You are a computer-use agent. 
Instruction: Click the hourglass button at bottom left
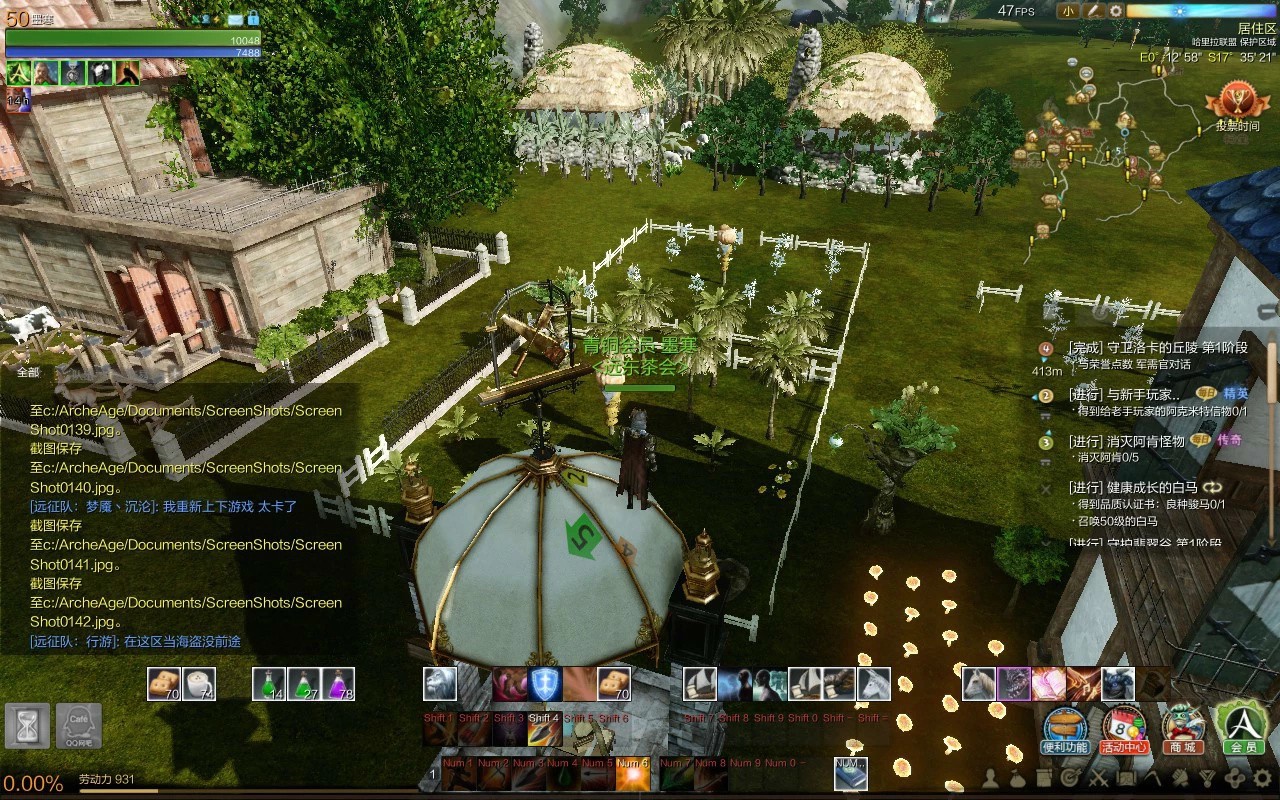27,725
